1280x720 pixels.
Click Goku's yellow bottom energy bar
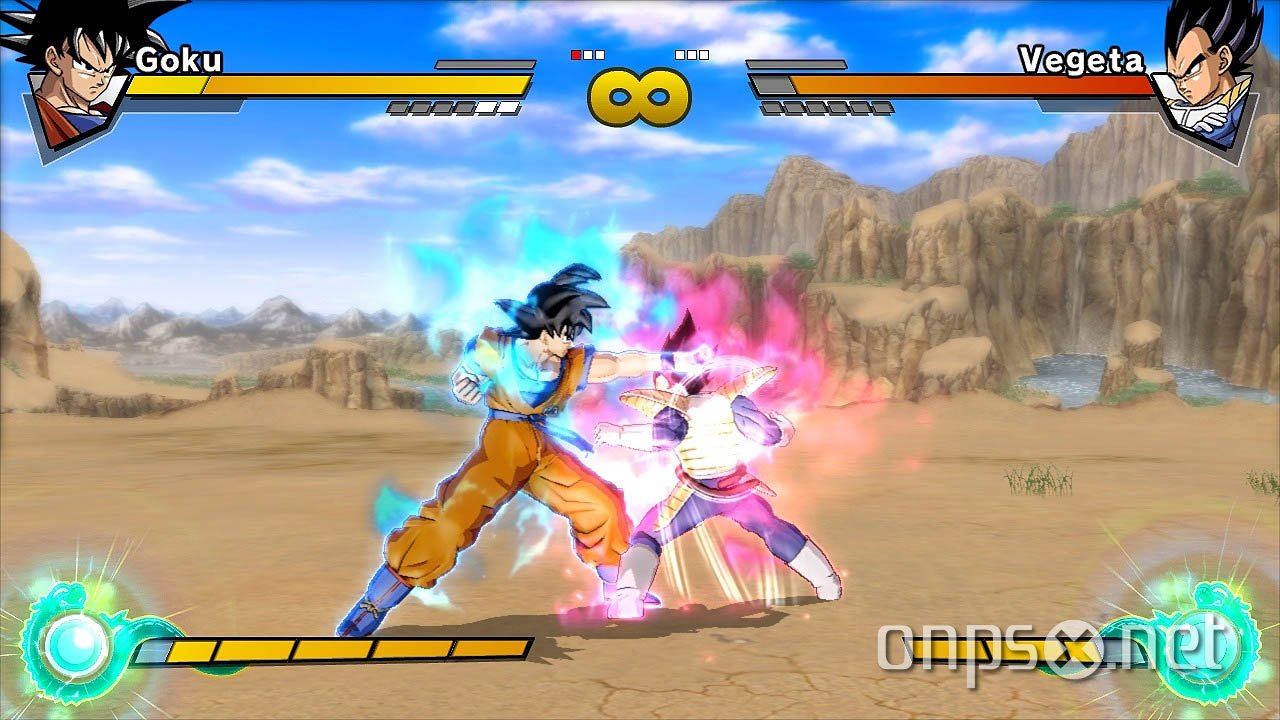pos(330,650)
